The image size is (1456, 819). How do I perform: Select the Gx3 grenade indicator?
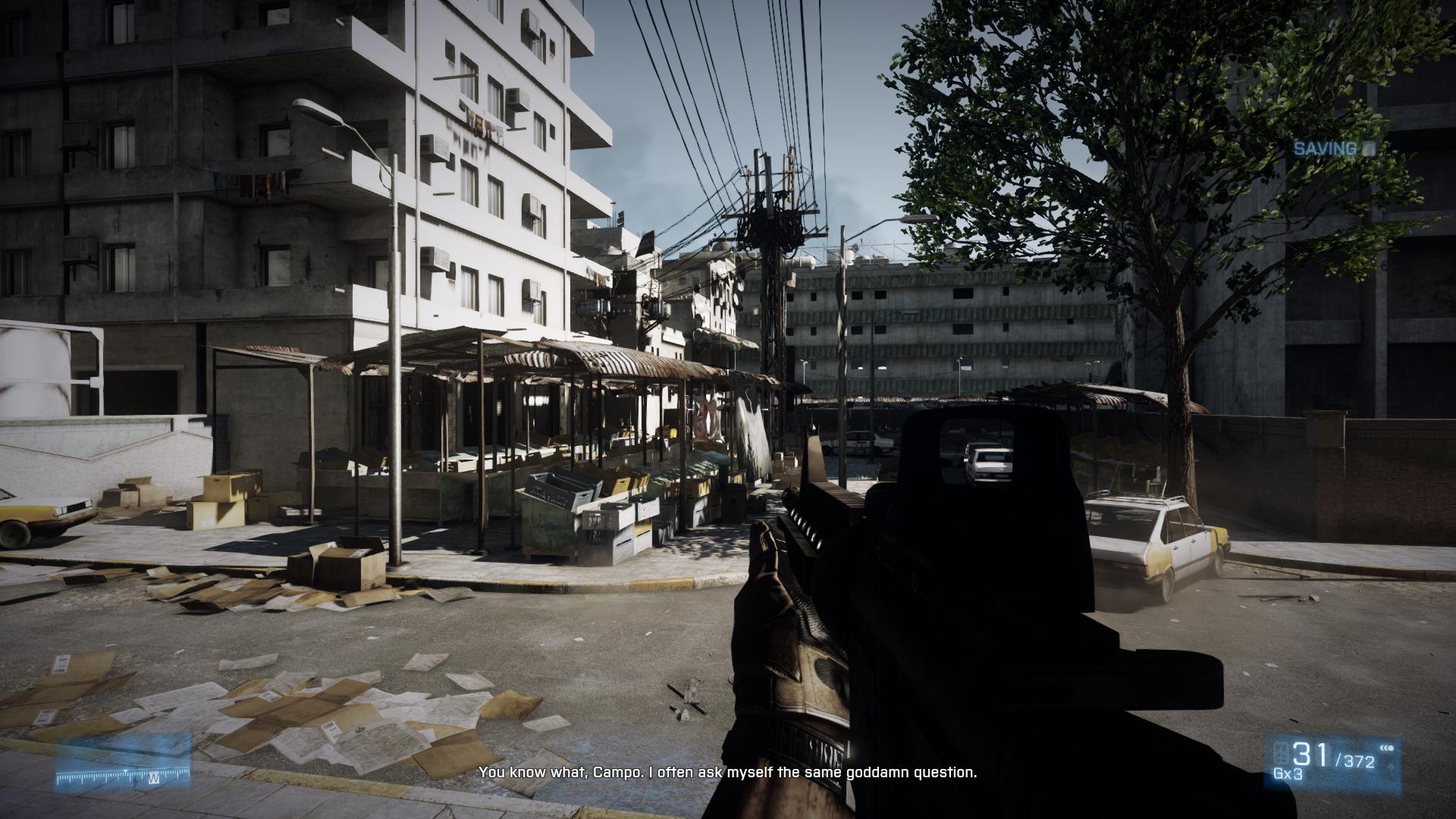pos(1287,774)
